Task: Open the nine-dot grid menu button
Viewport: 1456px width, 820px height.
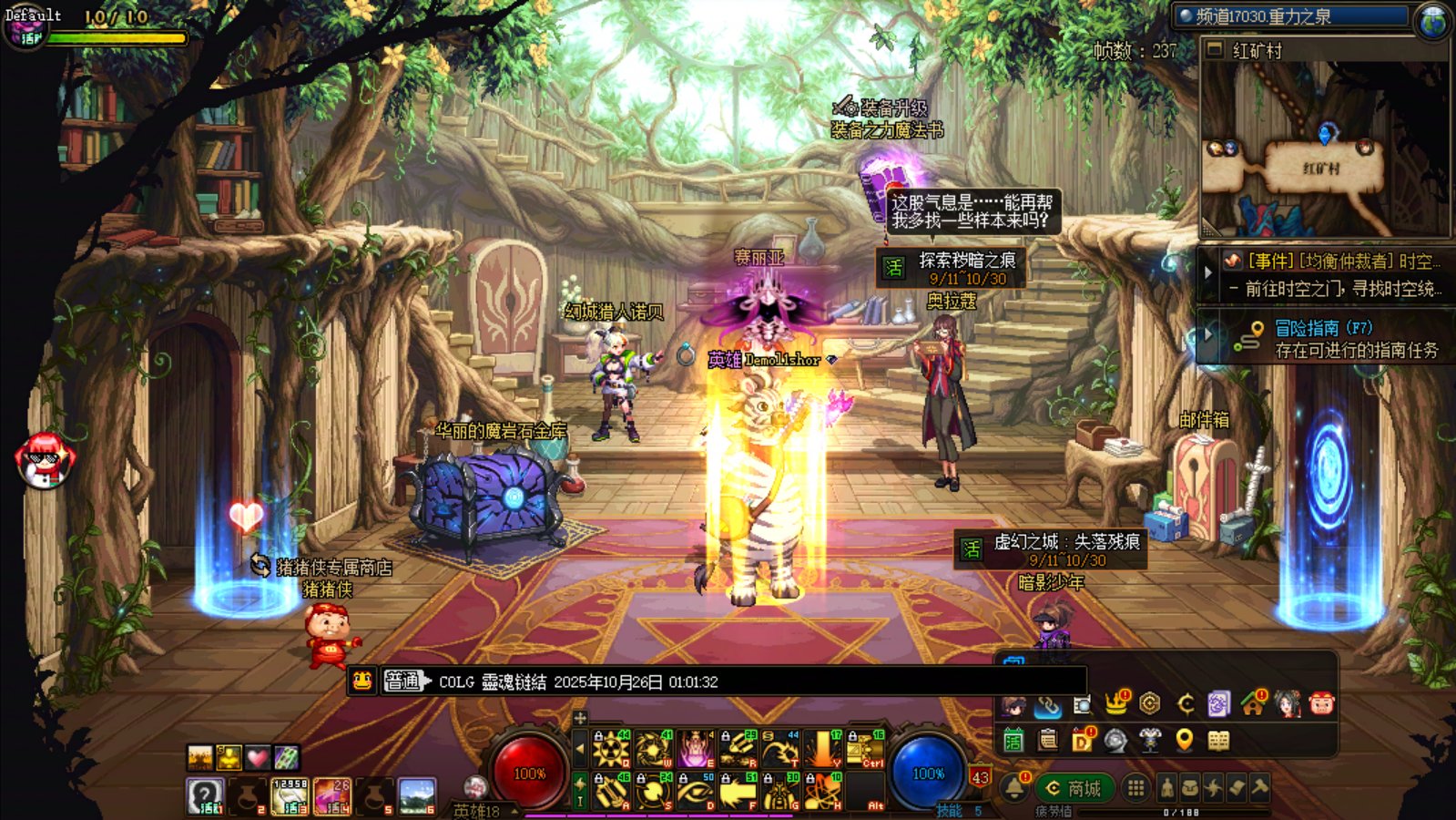Action: [x=1135, y=788]
